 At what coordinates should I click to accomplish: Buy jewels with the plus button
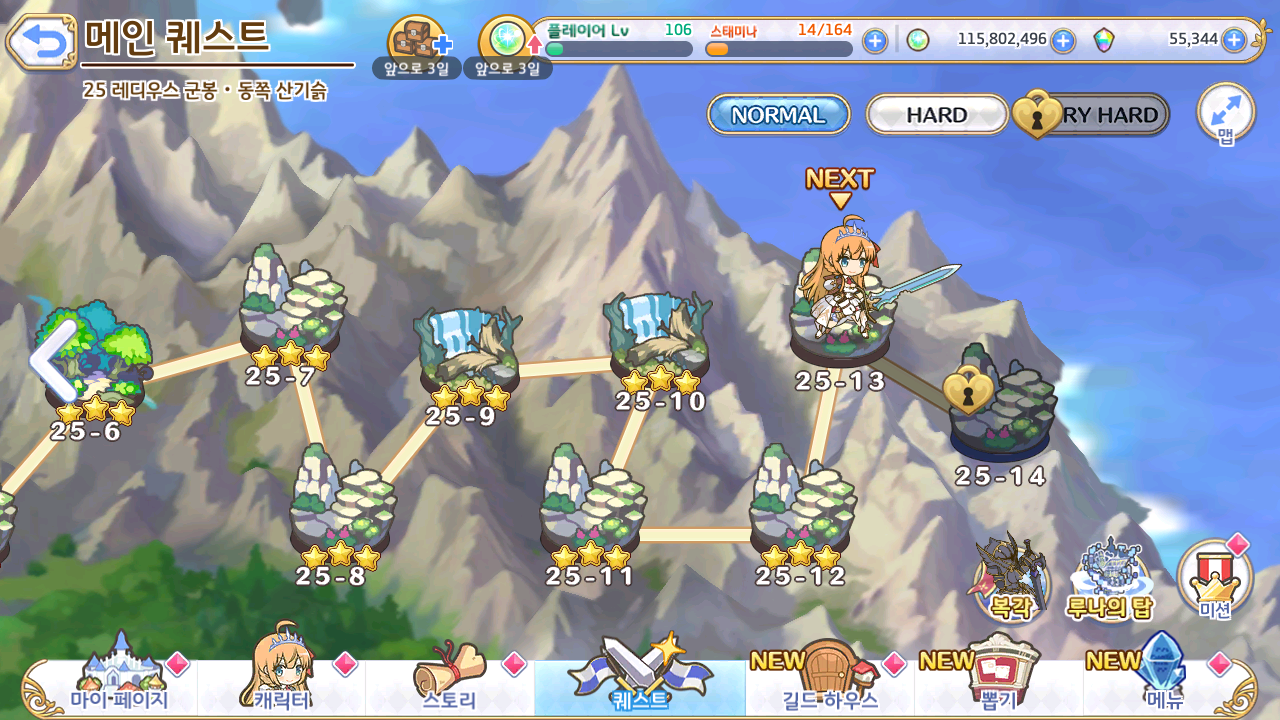1234,40
